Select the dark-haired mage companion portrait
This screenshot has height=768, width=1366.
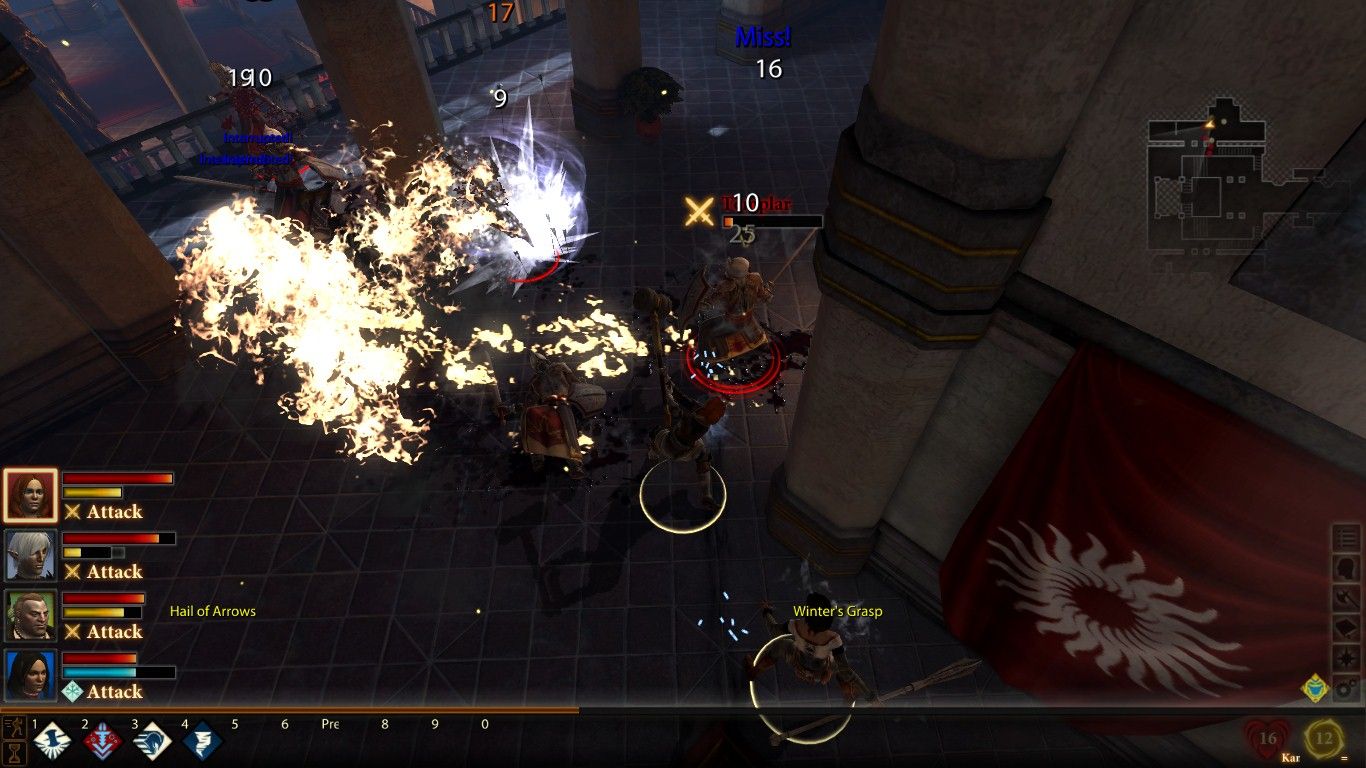30,675
